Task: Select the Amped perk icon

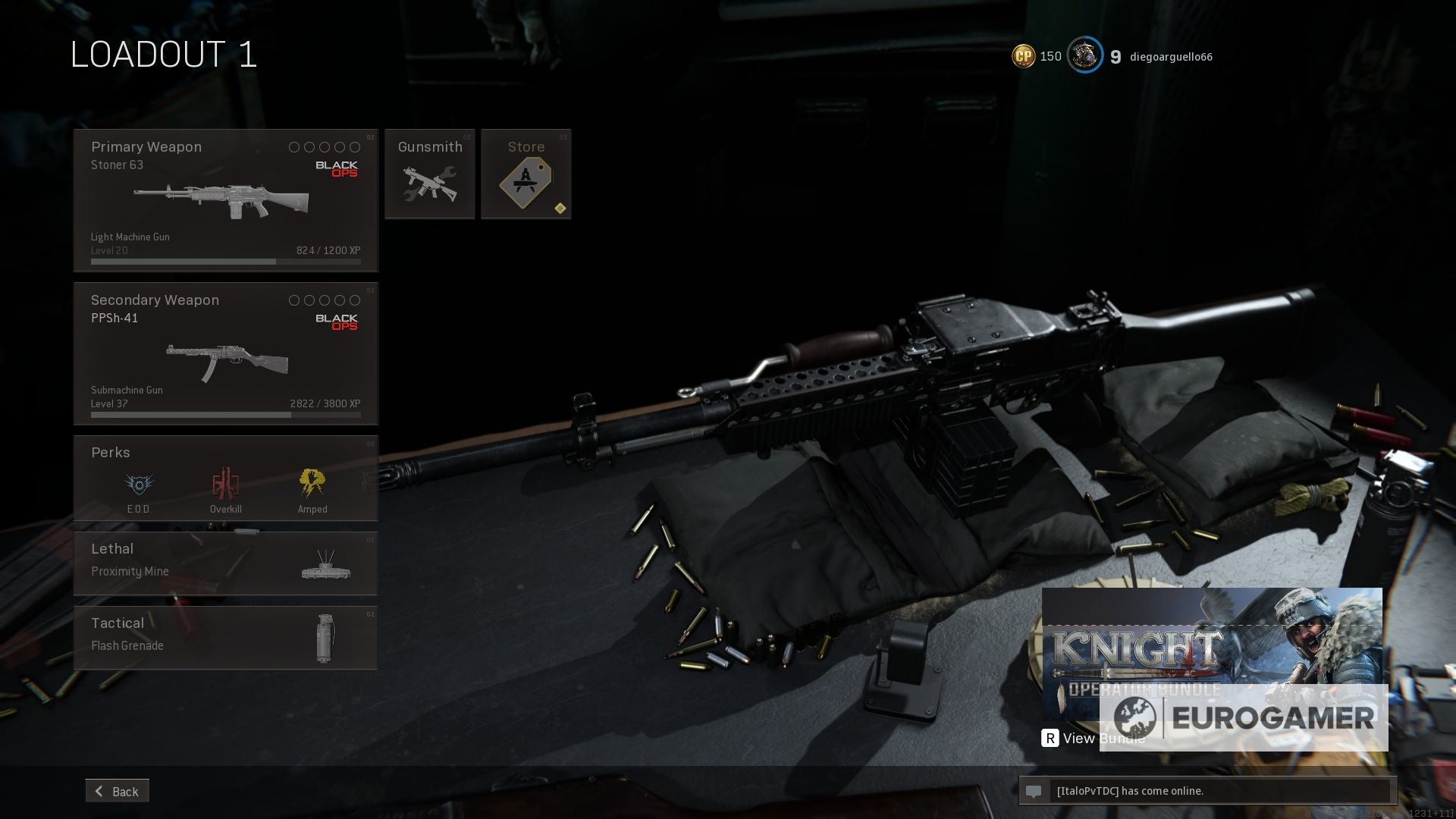Action: coord(312,482)
